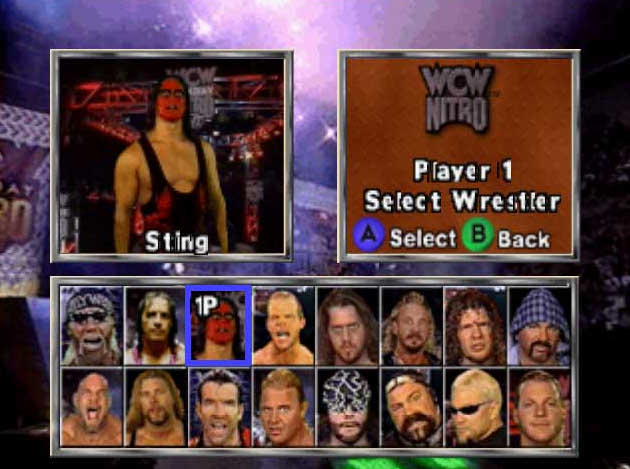Pick the wrestler with patterned black-and-white head wrap

(347, 407)
